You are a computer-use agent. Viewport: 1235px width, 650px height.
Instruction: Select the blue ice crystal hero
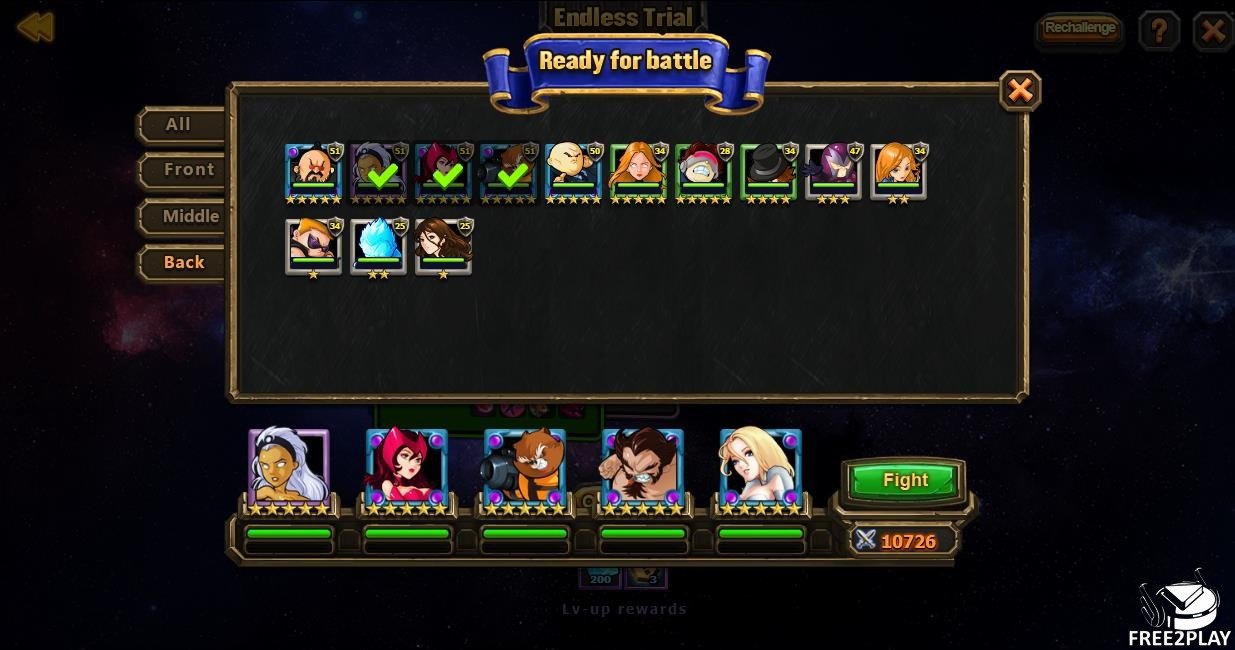[x=378, y=245]
